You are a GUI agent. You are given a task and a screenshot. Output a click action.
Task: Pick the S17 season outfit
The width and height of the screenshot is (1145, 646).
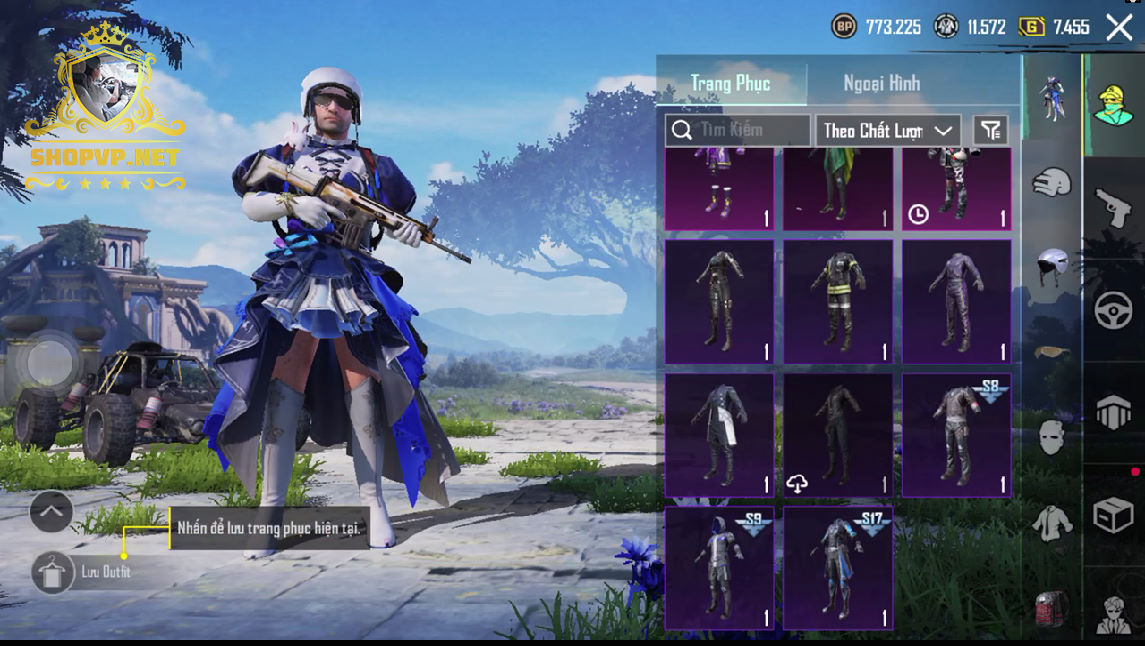(838, 568)
